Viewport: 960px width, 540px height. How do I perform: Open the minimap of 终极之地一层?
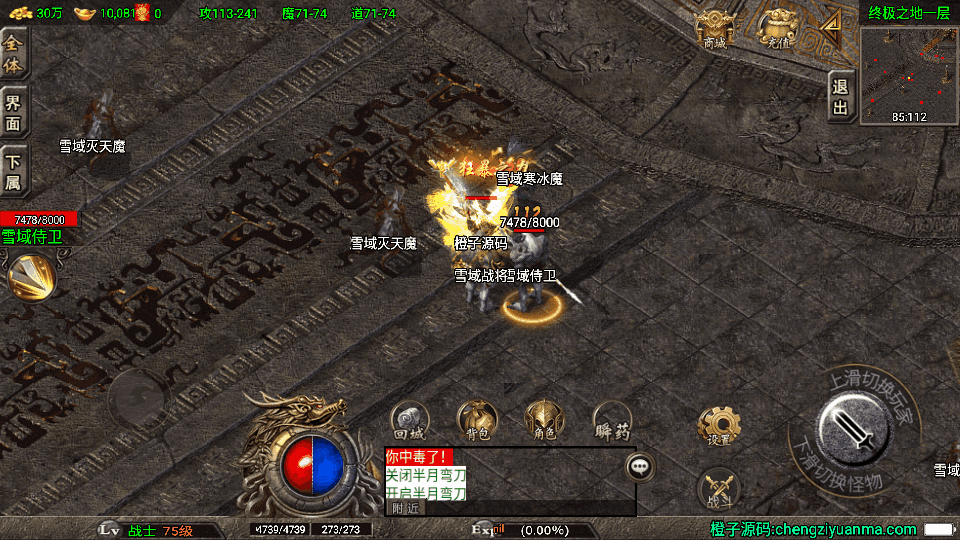pos(908,75)
